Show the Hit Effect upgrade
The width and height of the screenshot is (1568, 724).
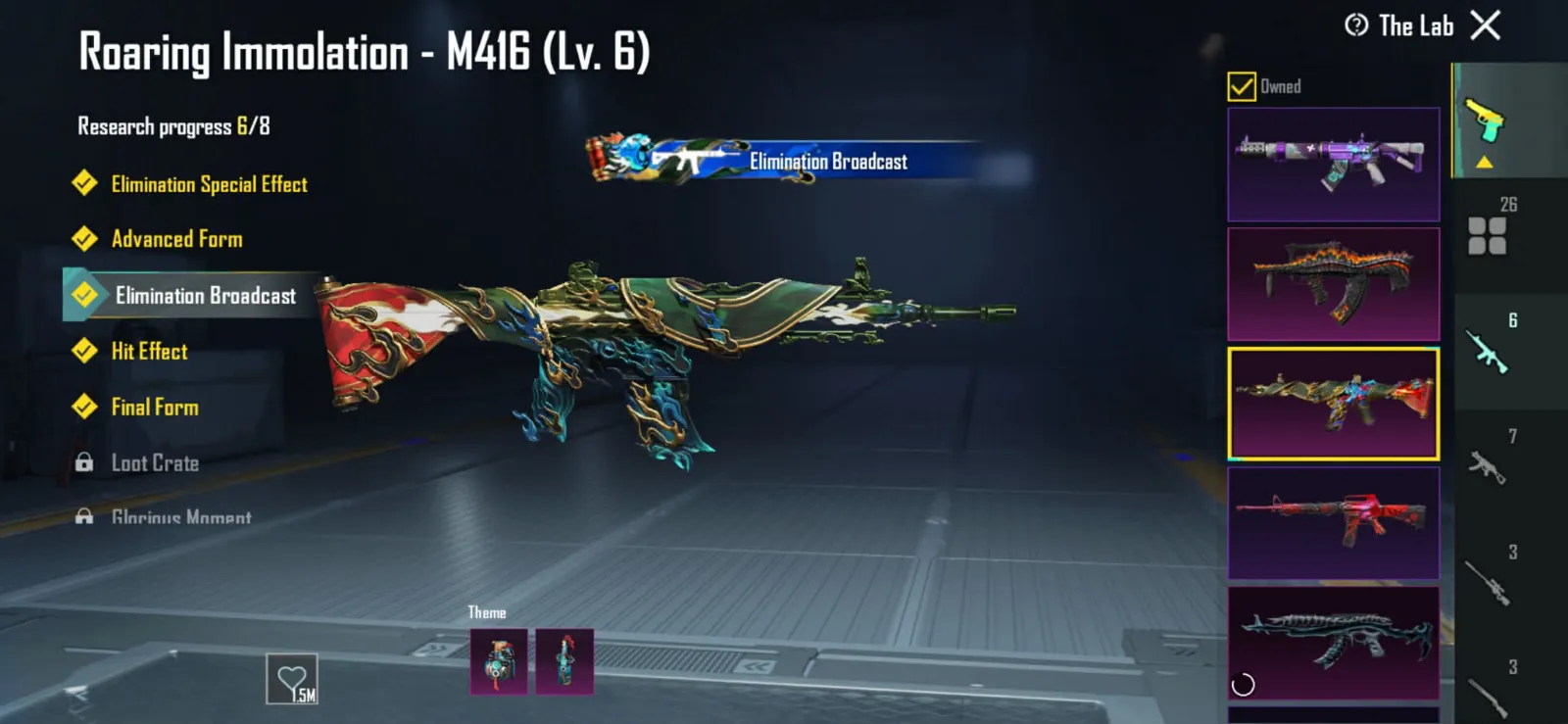[x=149, y=352]
